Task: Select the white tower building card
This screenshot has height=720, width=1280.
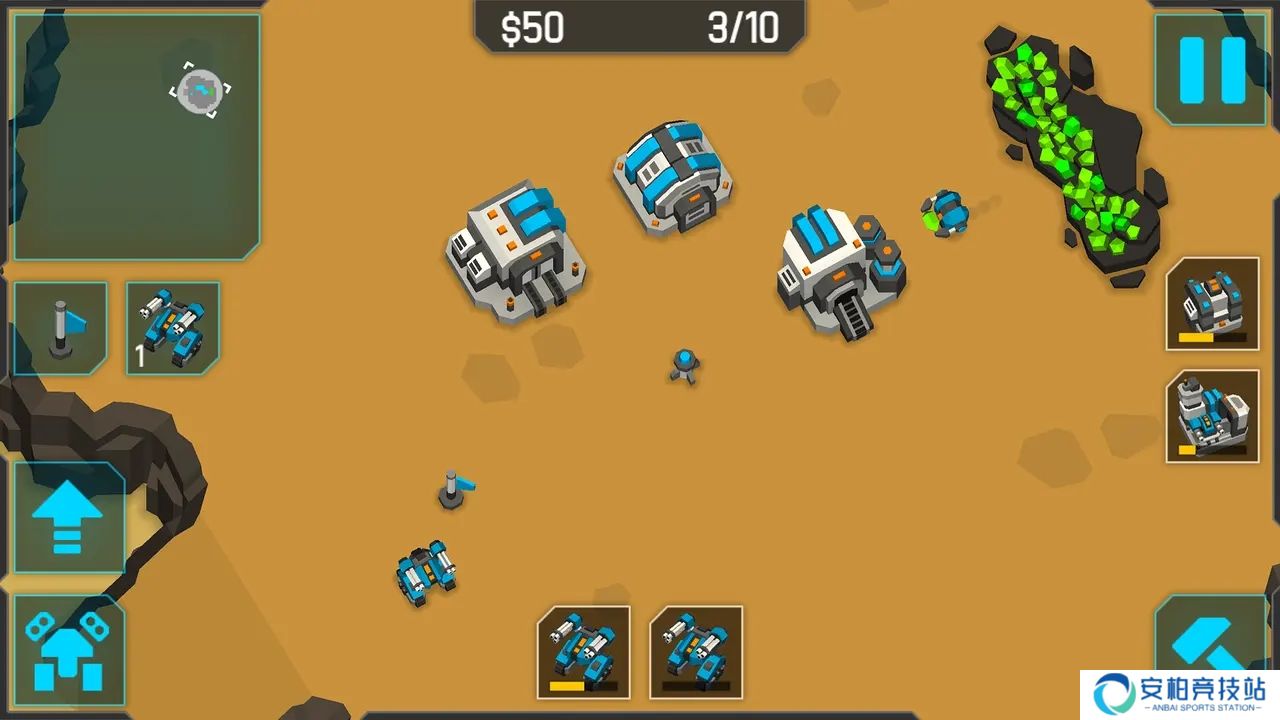Action: click(x=1212, y=416)
